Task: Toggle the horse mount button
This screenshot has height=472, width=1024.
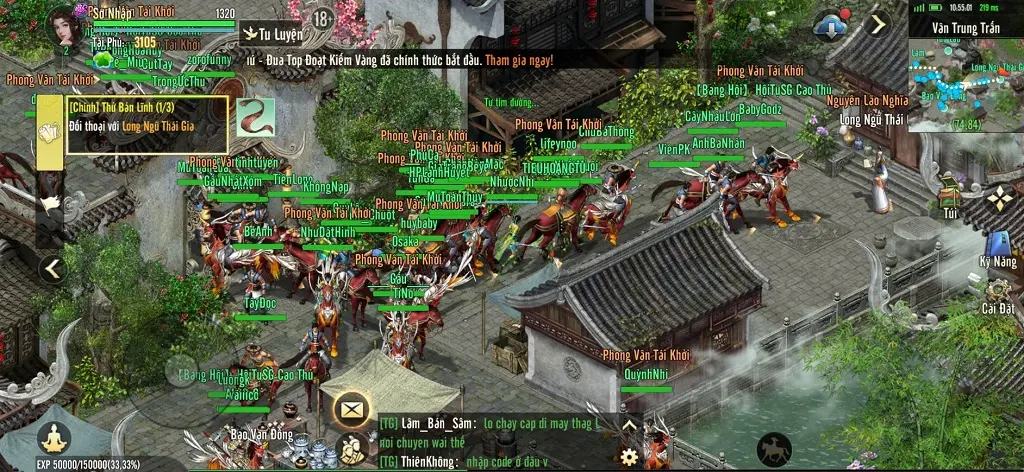Action: 773,447
